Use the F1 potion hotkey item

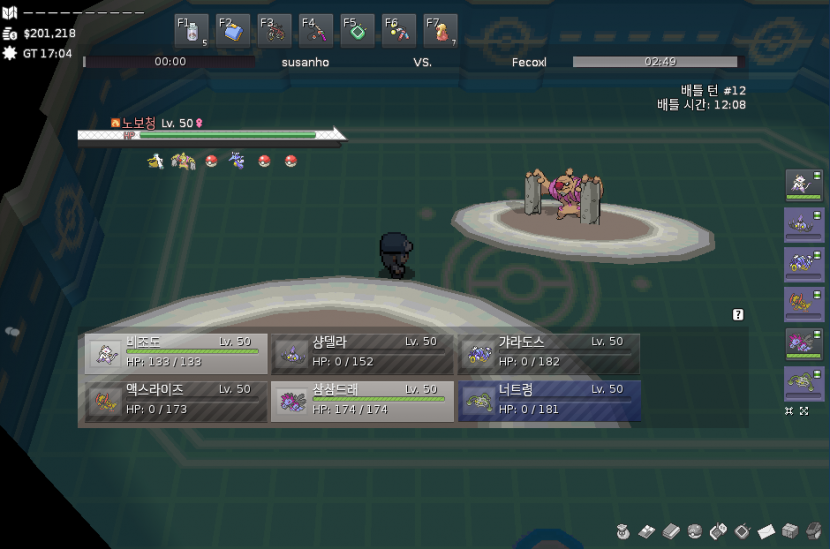pos(192,31)
